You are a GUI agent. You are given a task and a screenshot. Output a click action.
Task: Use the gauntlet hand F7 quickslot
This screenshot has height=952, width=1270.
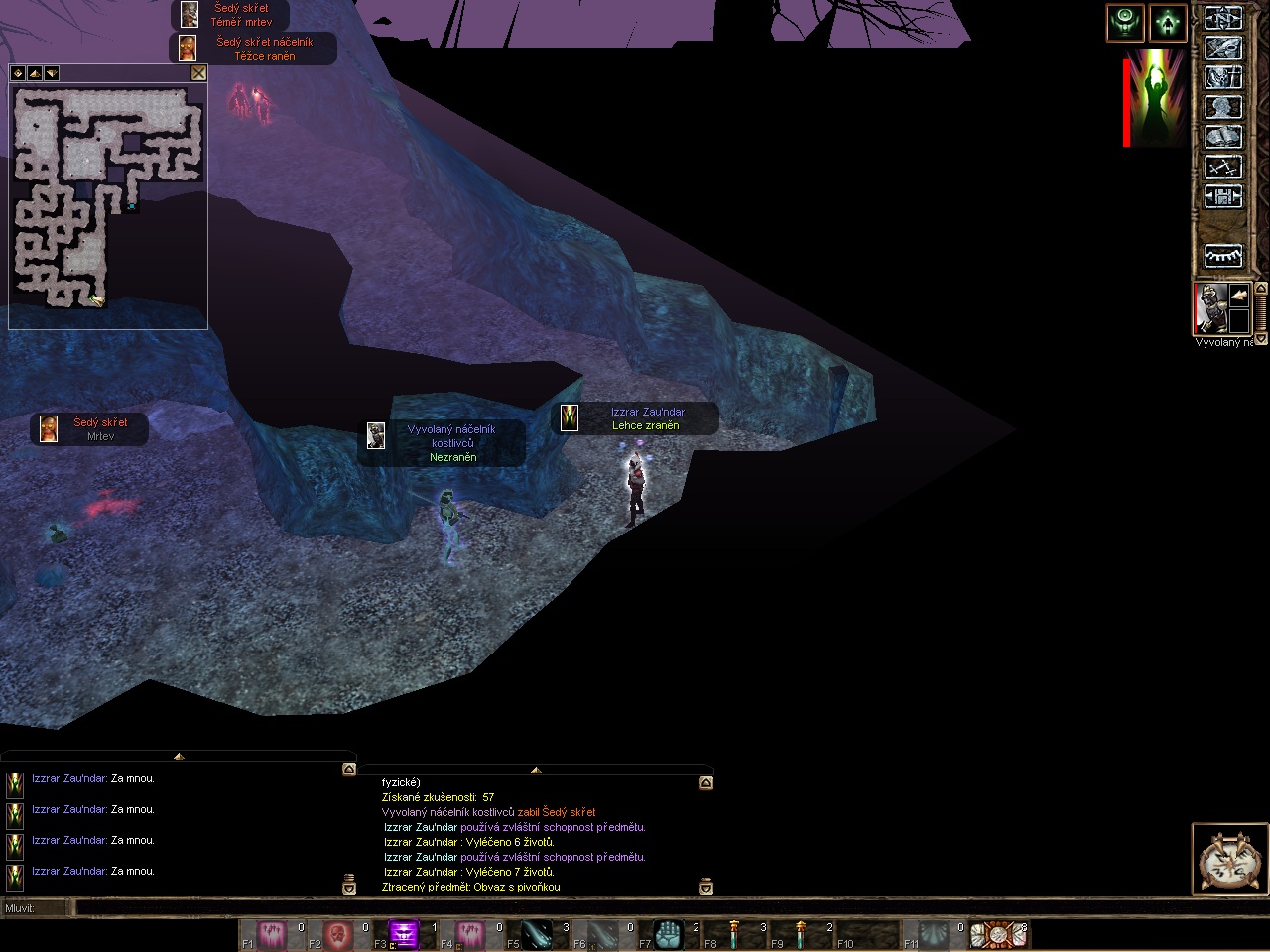668,934
